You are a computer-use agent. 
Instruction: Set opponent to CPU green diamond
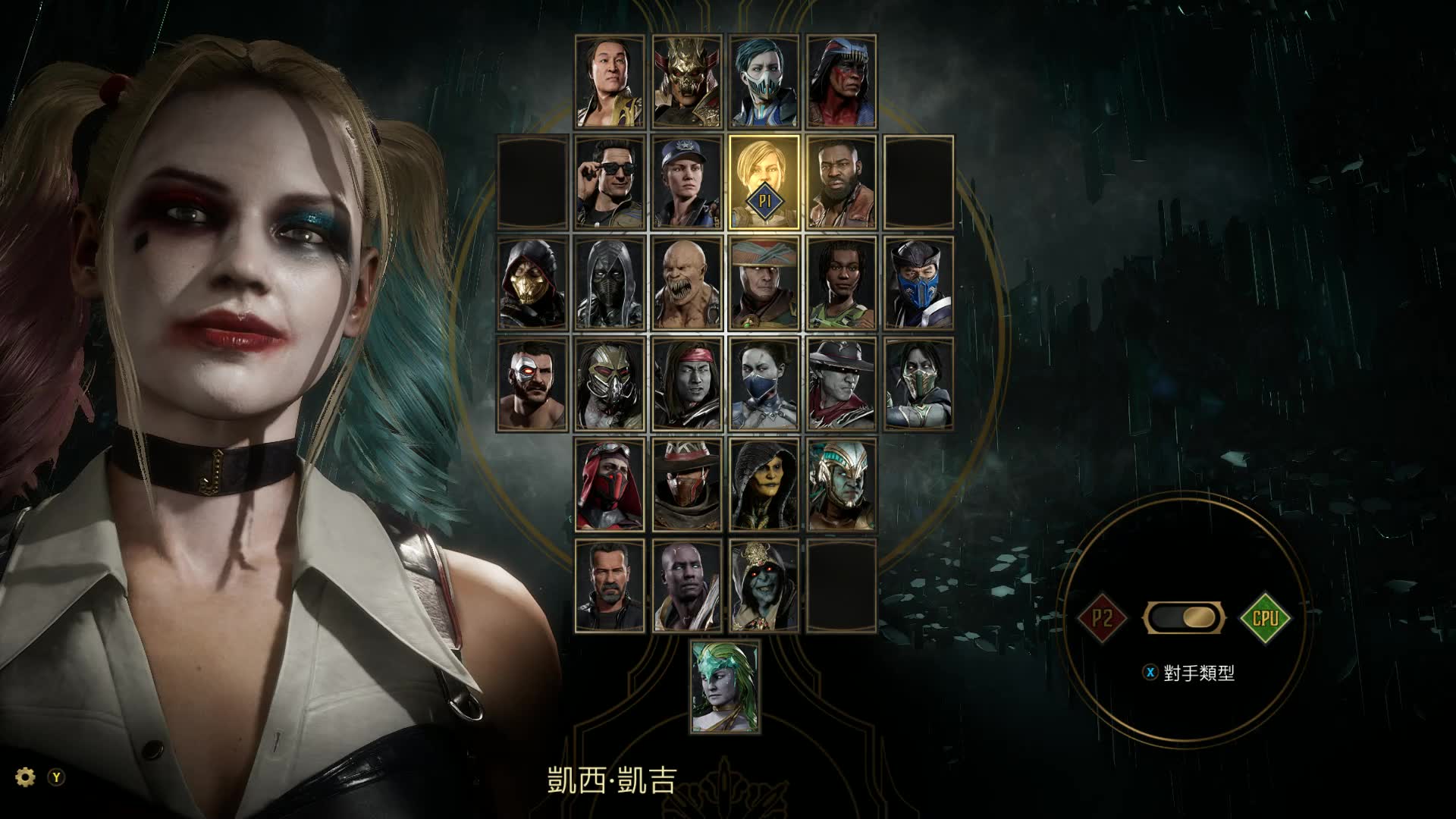pyautogui.click(x=1265, y=617)
